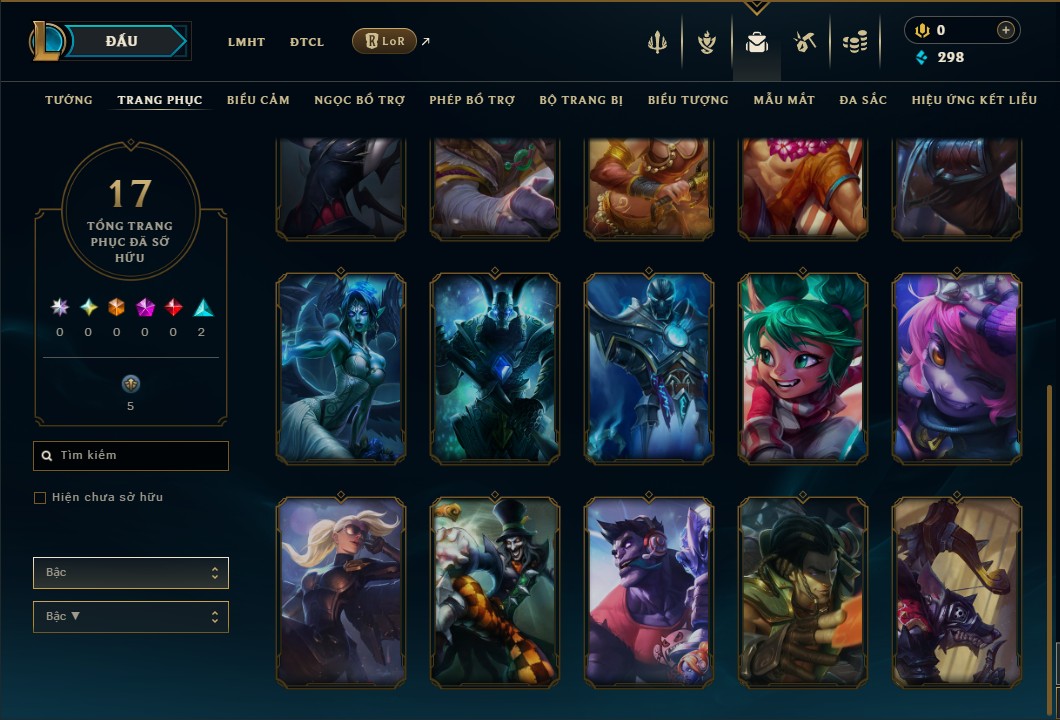The height and width of the screenshot is (720, 1060).
Task: Show the BIỂU TƯỢNG tab
Action: pos(688,100)
